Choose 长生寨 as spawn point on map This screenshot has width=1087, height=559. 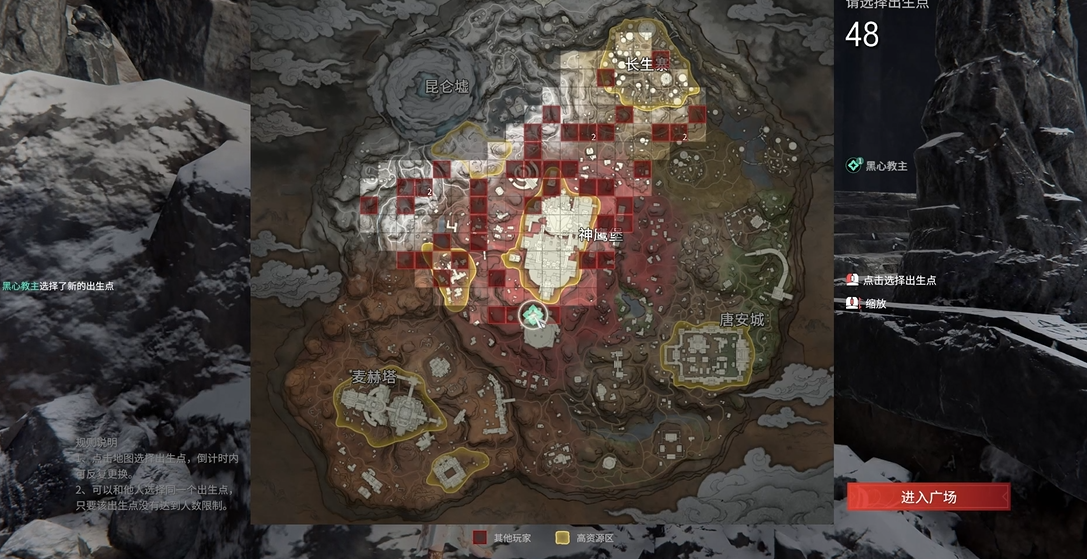click(646, 64)
